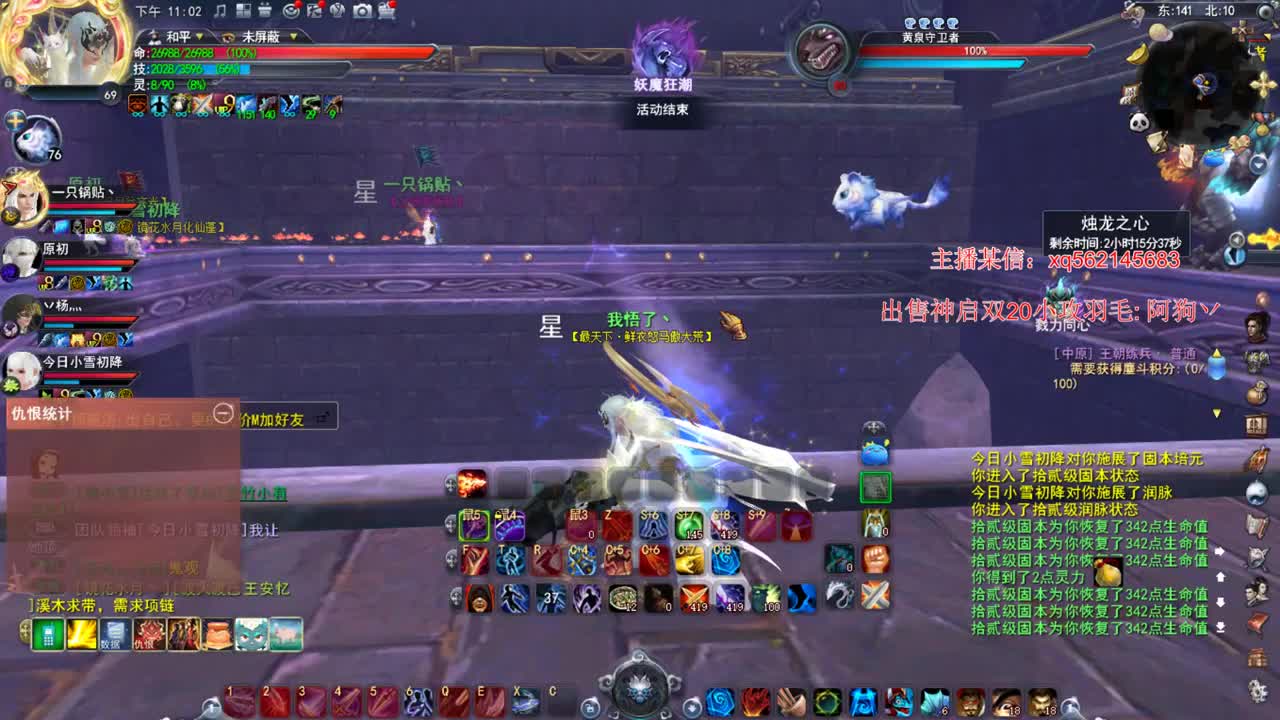
Task: Click the green phone icon under the chat
Action: 48,632
